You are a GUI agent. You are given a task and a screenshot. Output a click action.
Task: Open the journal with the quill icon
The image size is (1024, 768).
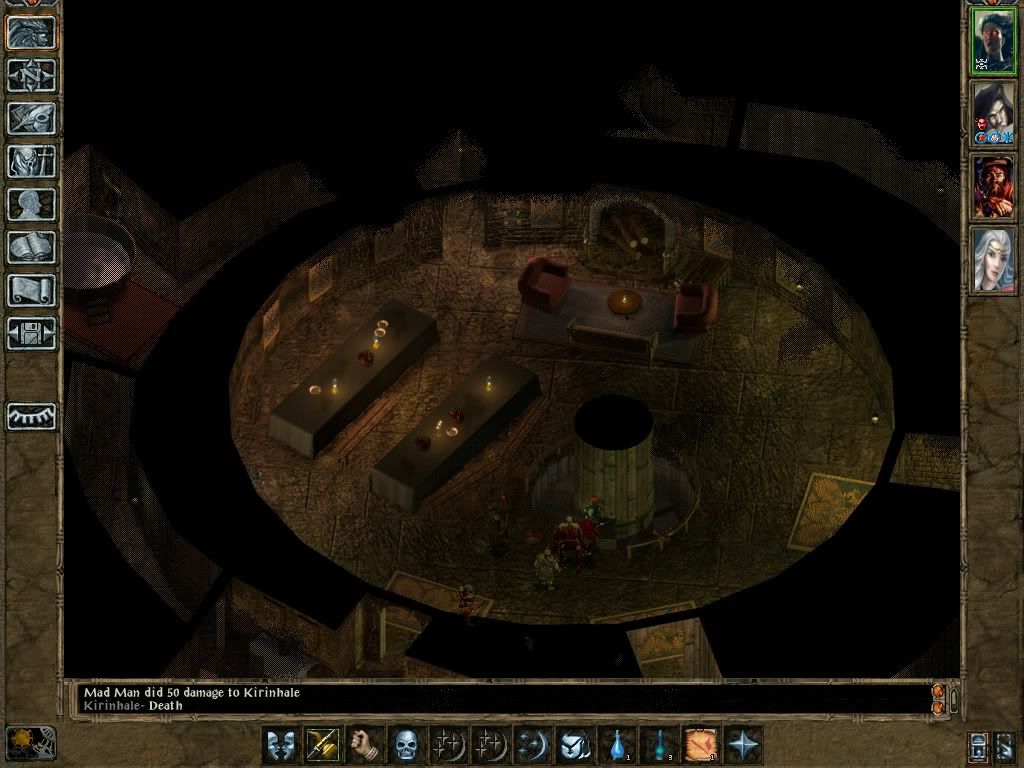(x=32, y=118)
